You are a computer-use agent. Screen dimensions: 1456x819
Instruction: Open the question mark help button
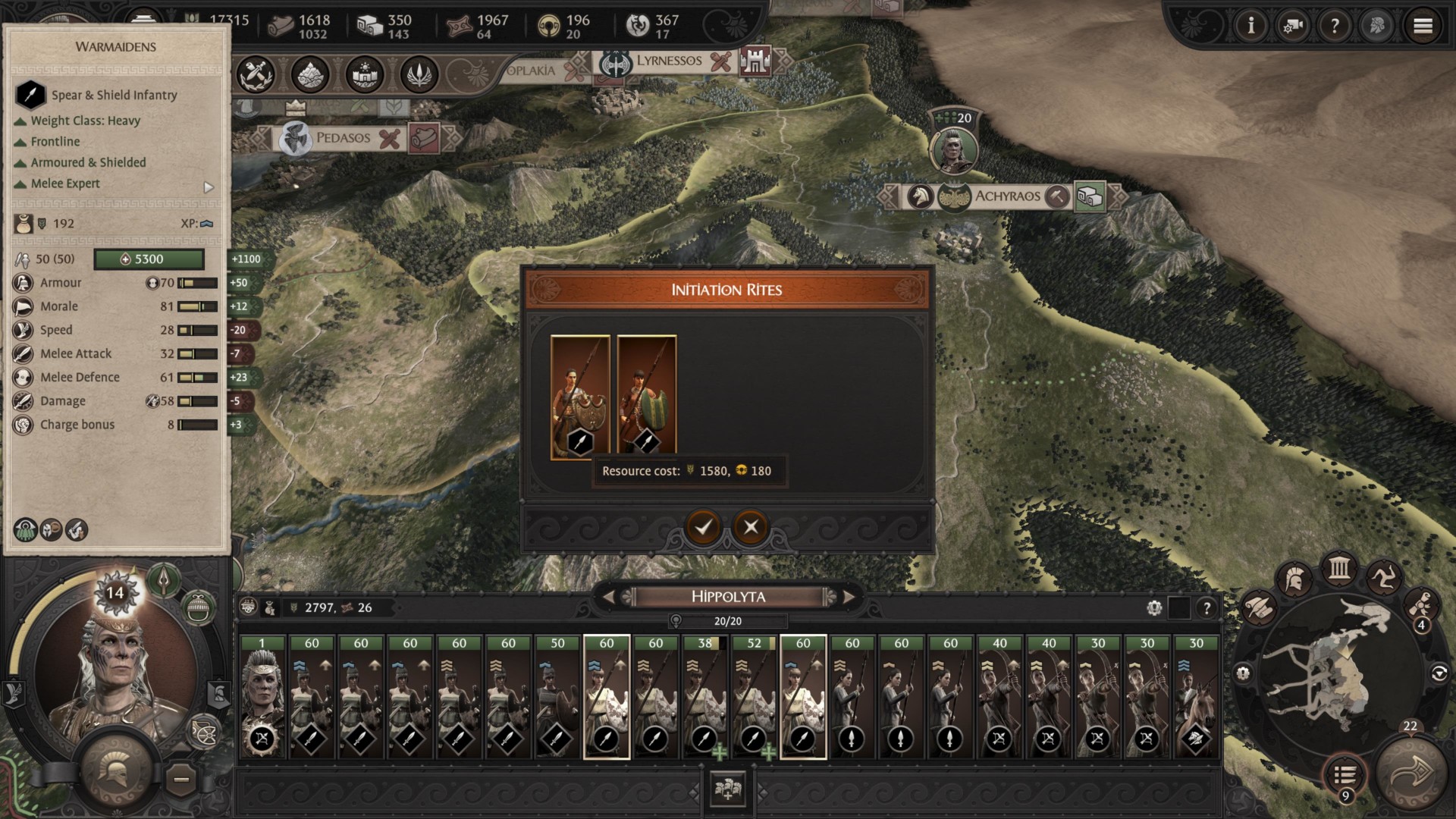(x=1335, y=27)
